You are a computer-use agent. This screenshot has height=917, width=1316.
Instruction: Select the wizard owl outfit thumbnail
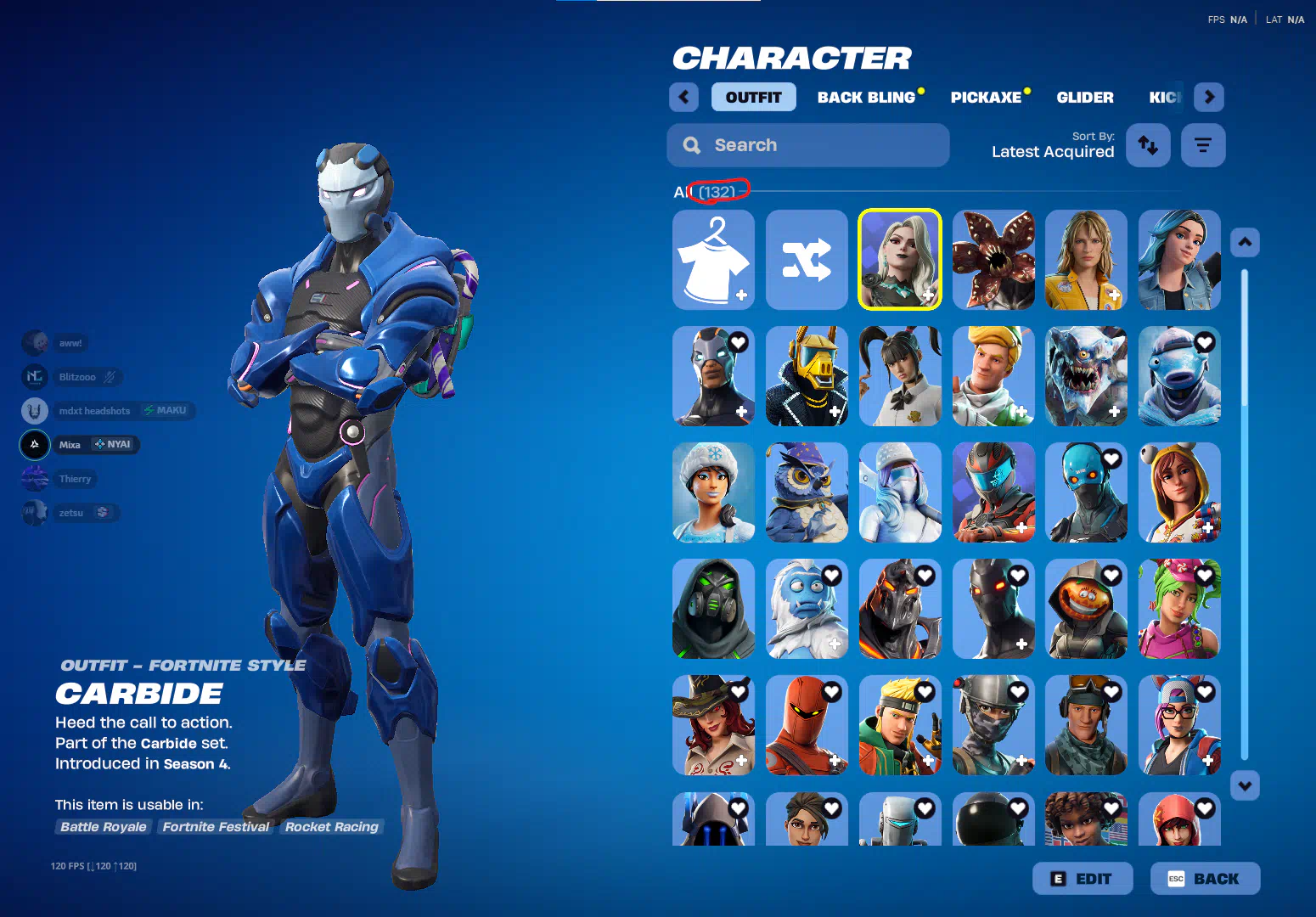(807, 492)
